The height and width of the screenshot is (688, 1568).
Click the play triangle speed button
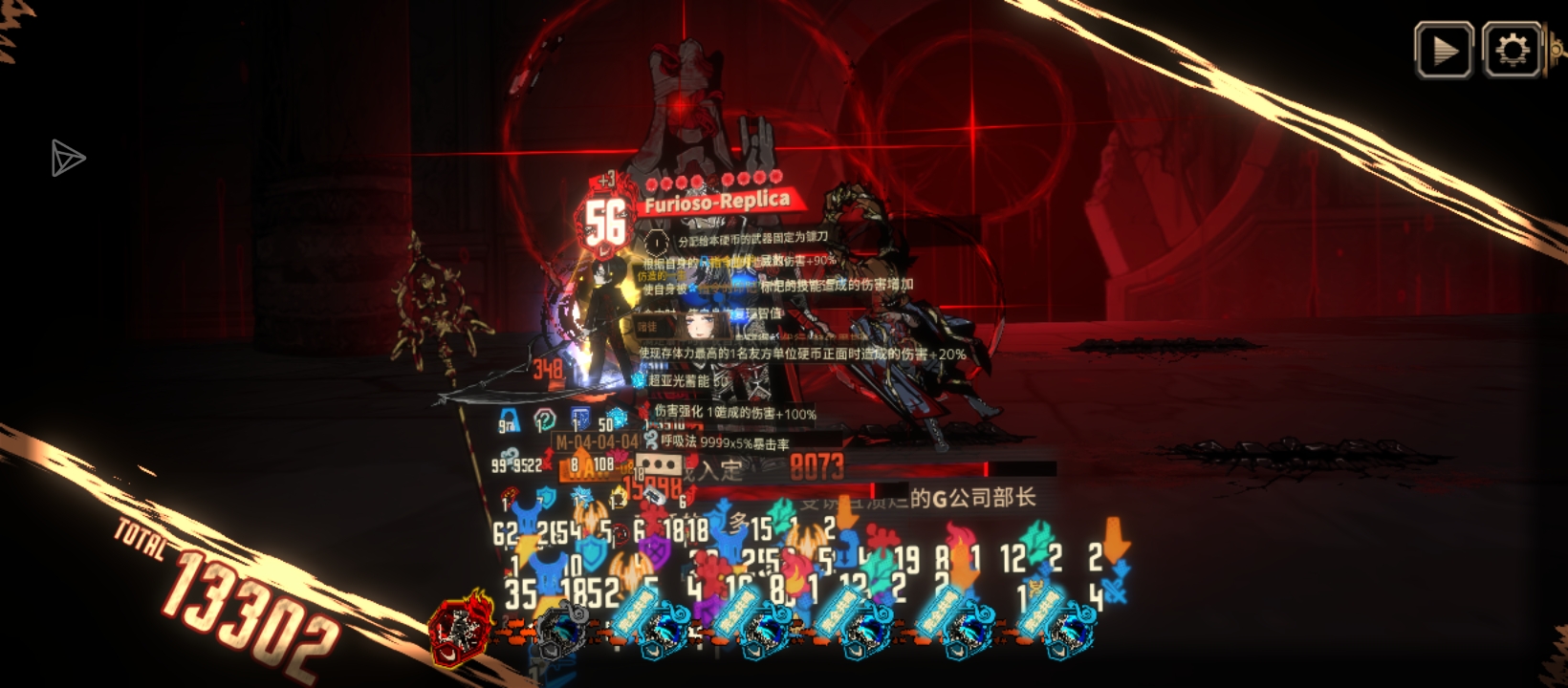coord(1444,50)
